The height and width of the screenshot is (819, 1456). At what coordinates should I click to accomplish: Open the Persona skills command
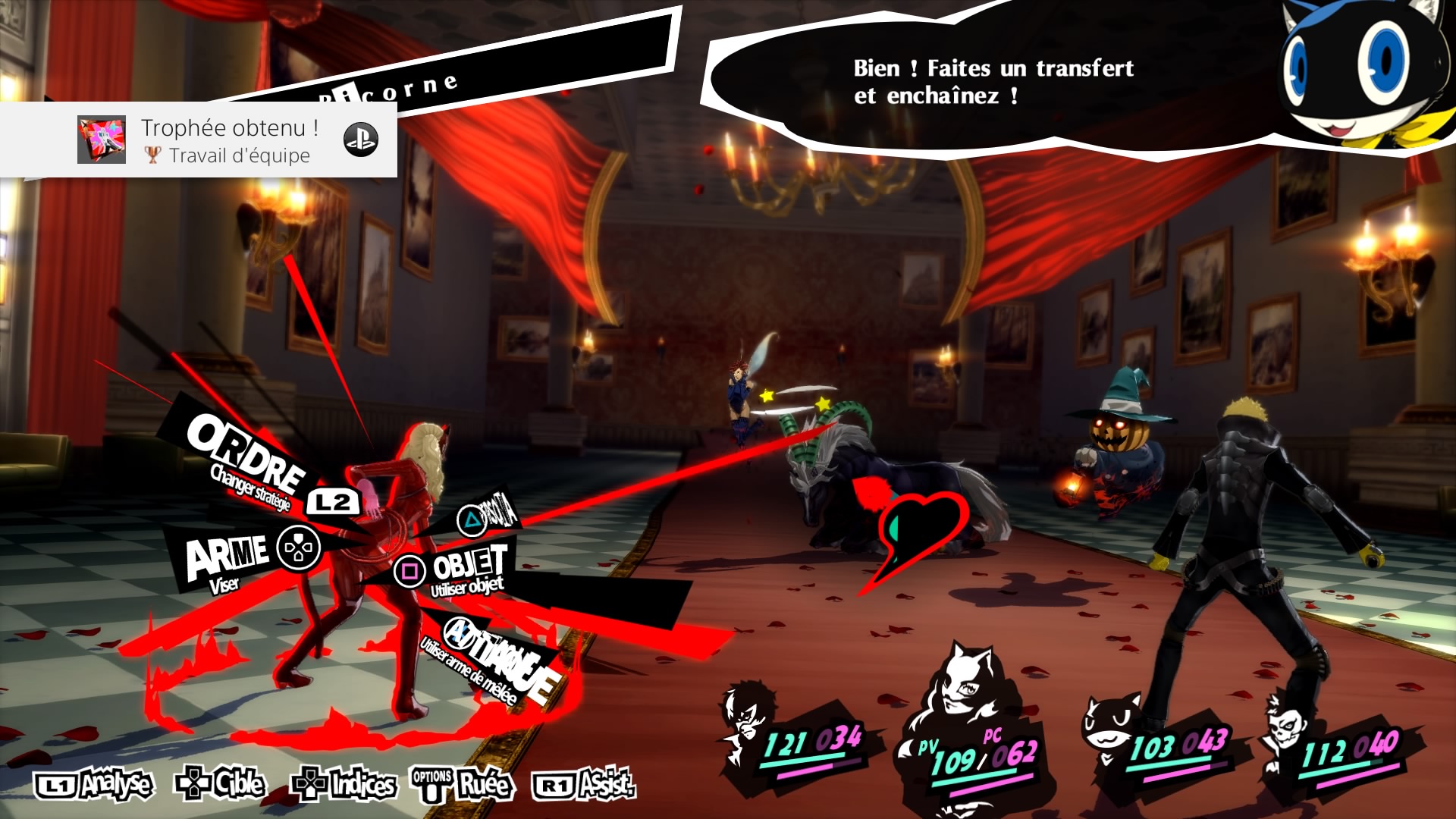click(x=489, y=515)
